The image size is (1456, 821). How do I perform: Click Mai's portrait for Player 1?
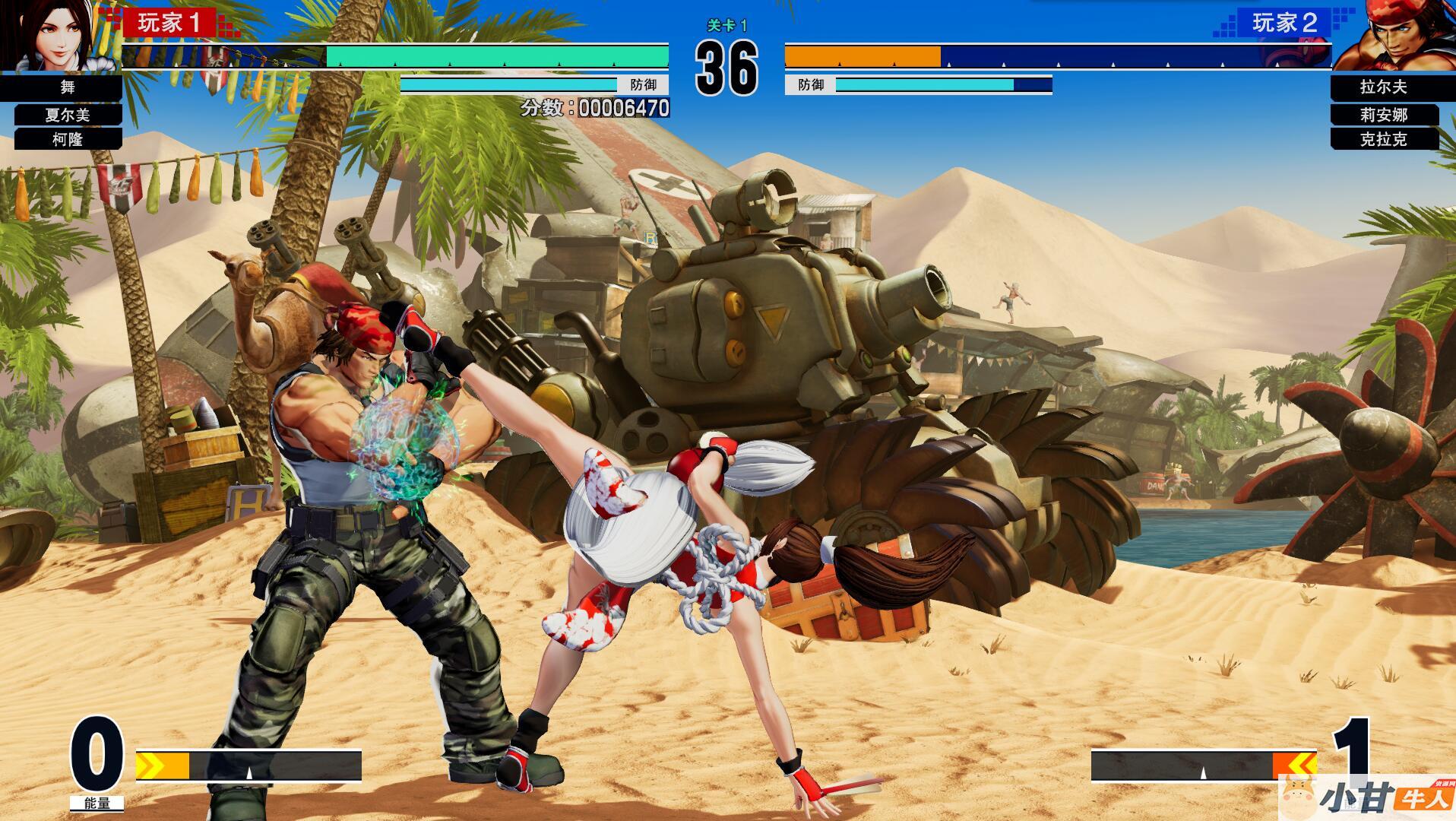point(53,35)
